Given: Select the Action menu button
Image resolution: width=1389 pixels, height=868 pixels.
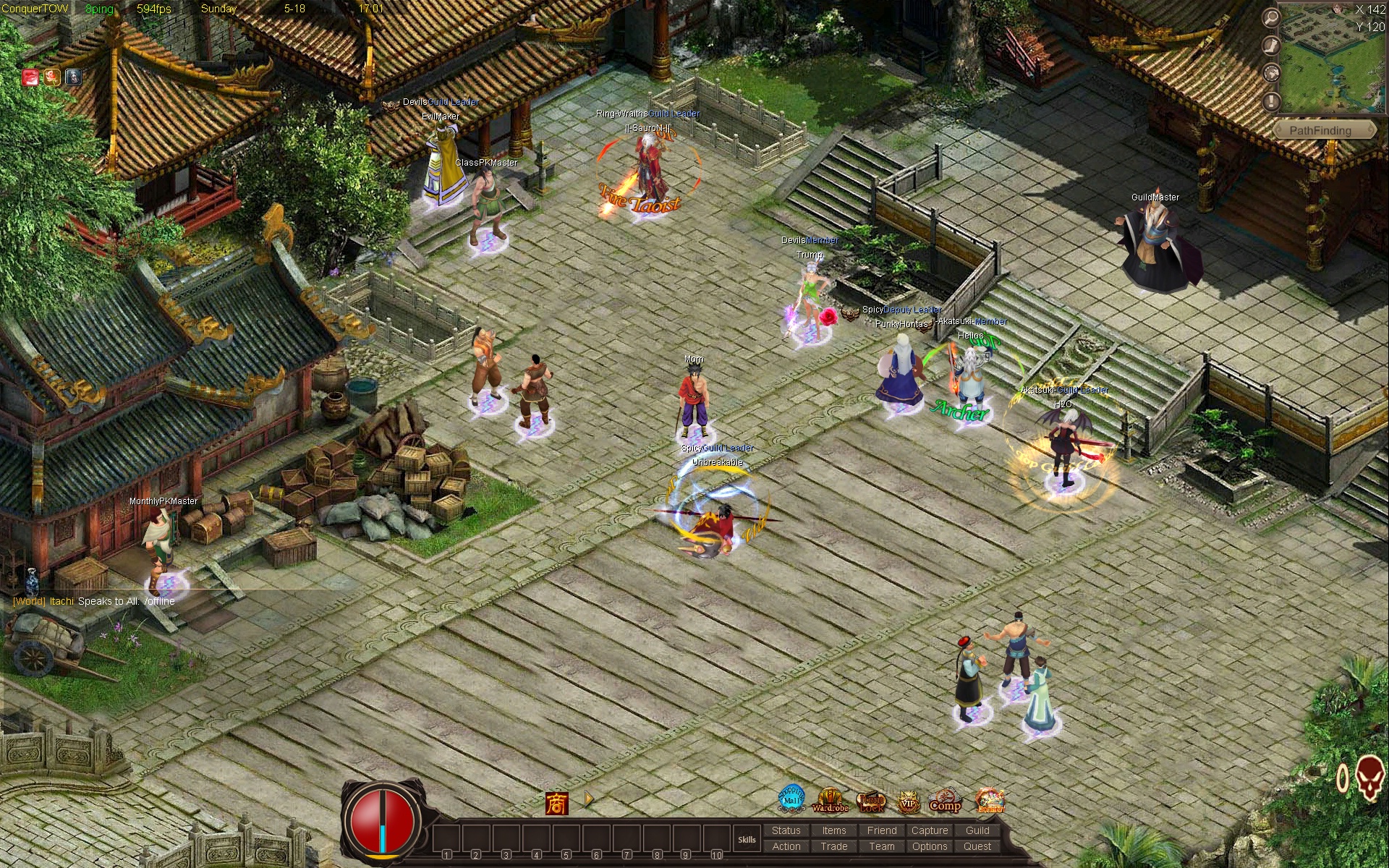Looking at the screenshot, I should click(786, 846).
